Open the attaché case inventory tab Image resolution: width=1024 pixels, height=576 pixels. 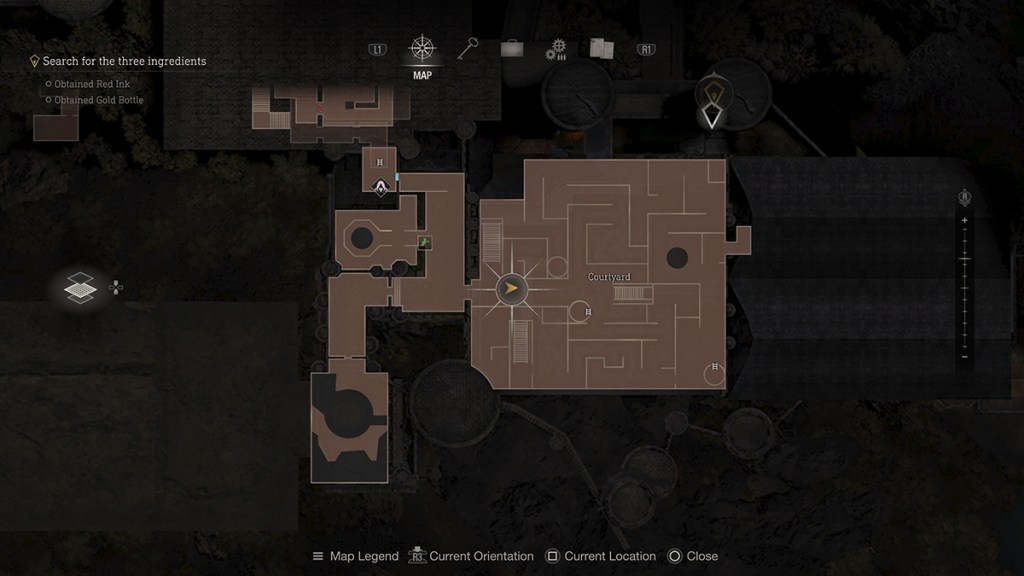click(511, 49)
